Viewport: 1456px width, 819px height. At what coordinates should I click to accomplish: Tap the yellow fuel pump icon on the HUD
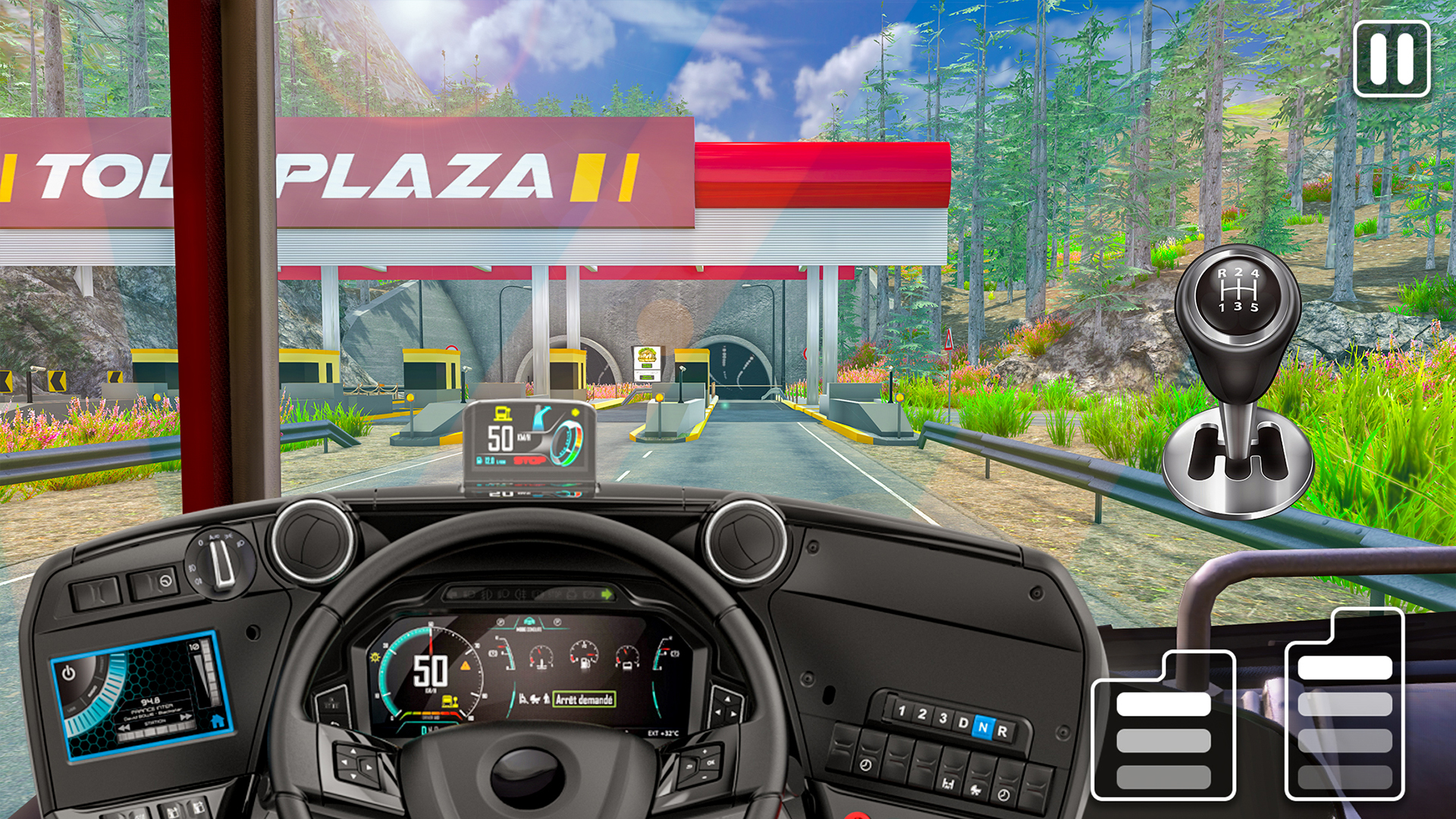[x=503, y=413]
